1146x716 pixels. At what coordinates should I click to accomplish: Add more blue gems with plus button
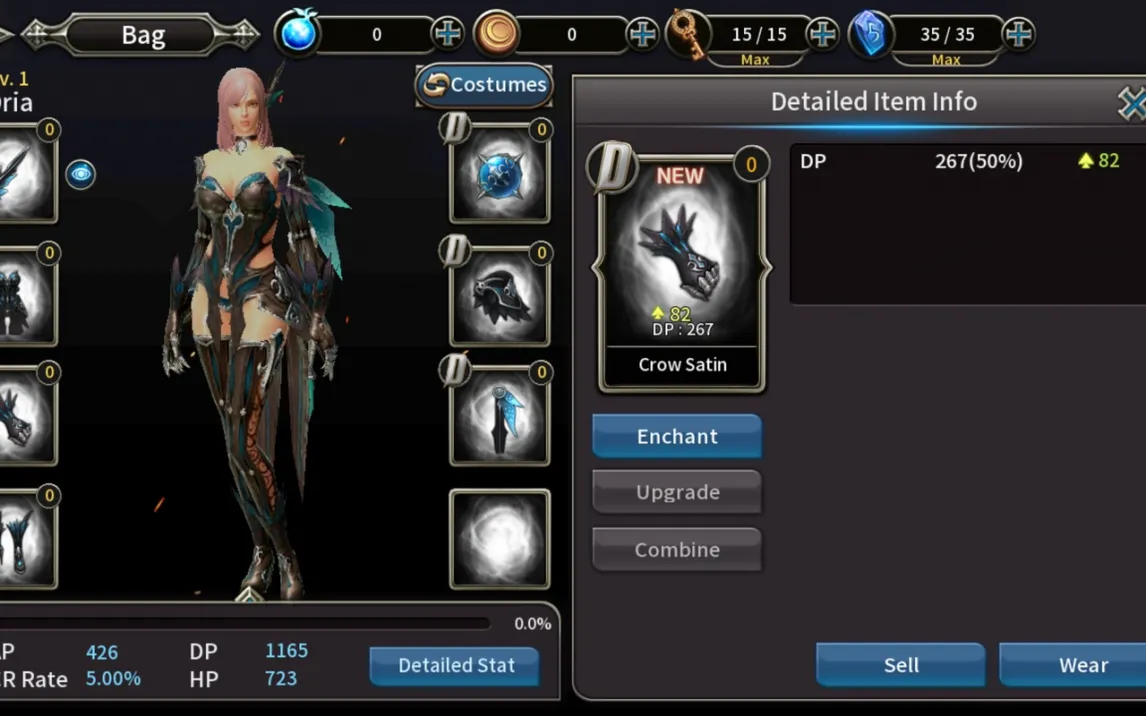tap(447, 35)
